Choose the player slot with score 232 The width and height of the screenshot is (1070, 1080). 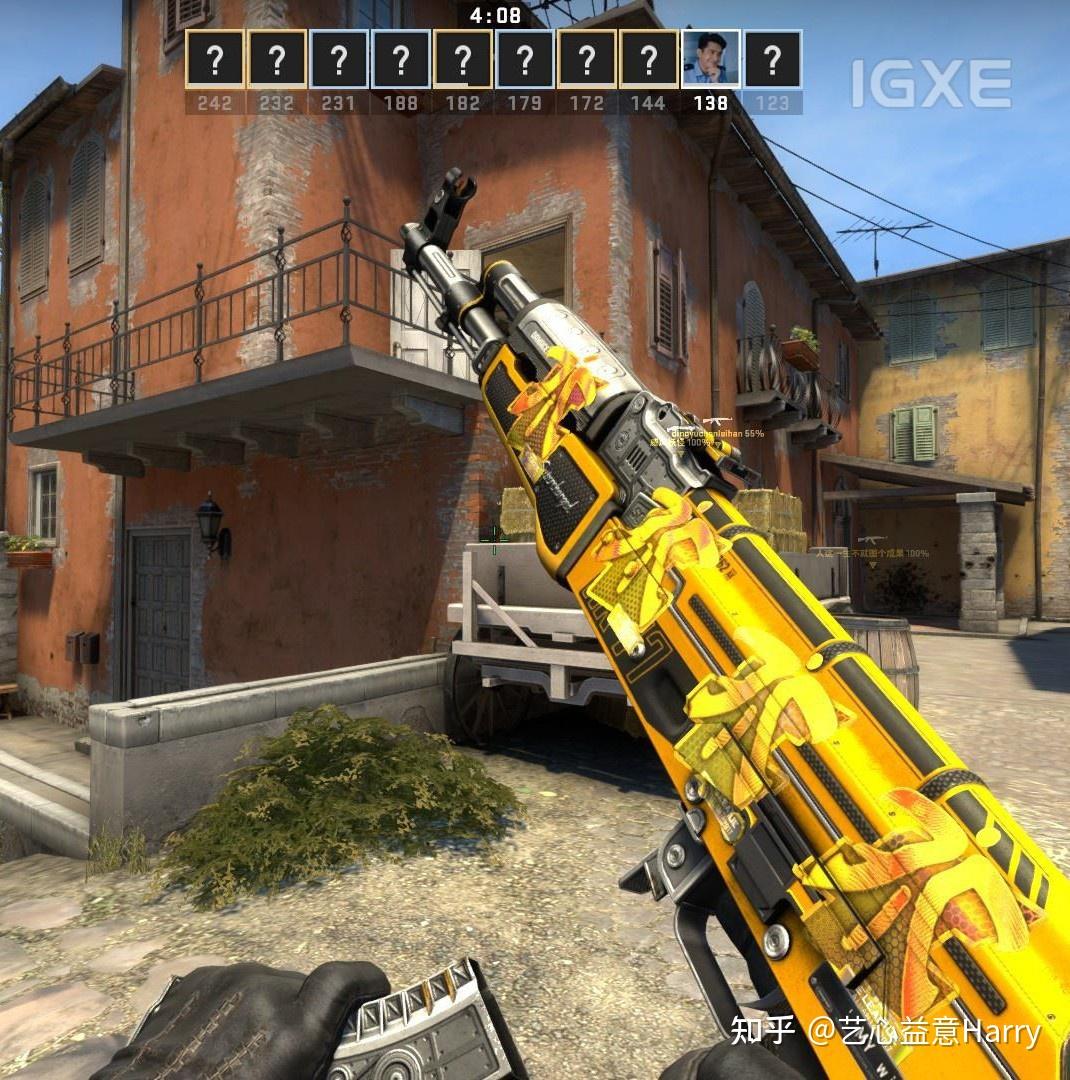[277, 59]
